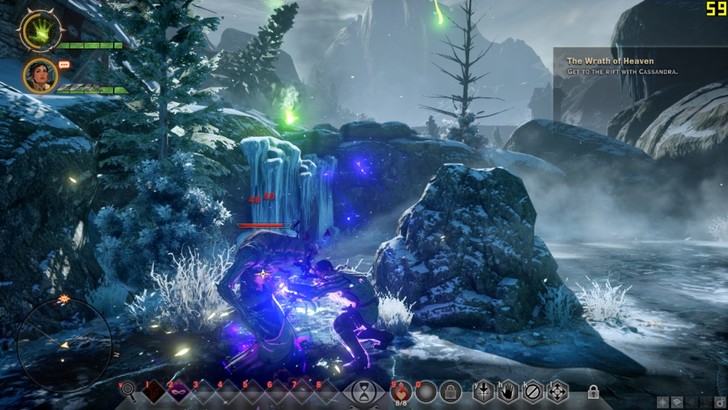Toggle the small padlock on hotbar end
This screenshot has width=728, height=410.
[x=593, y=392]
